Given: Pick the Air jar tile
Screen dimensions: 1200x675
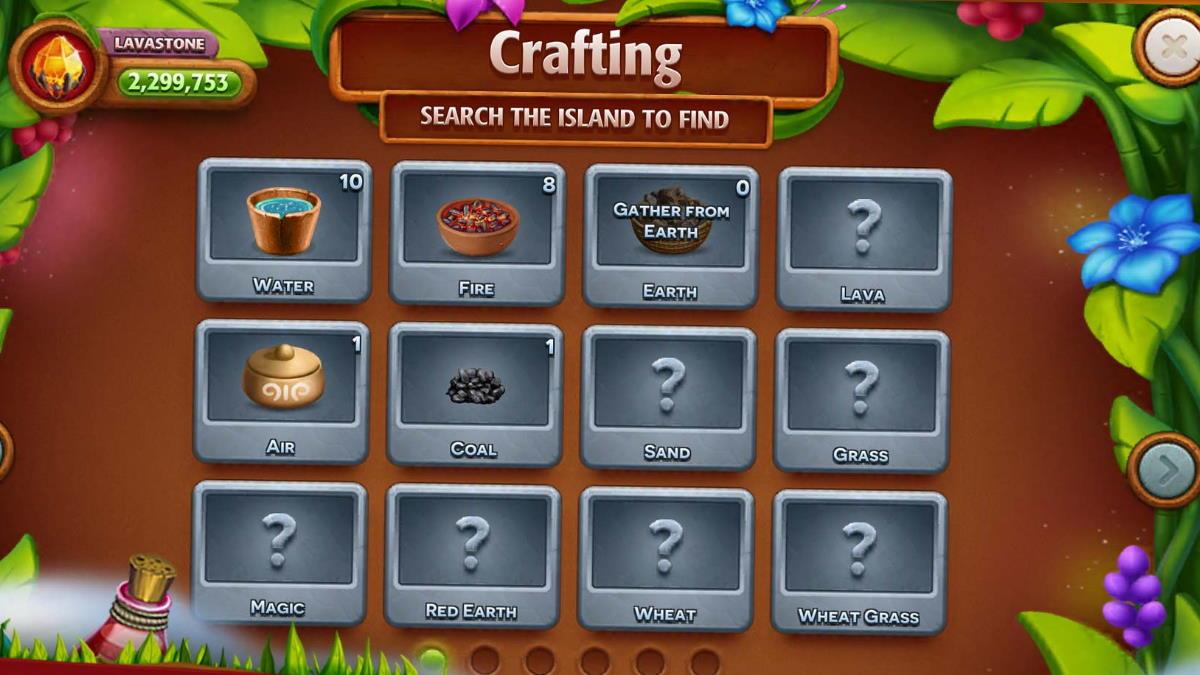Looking at the screenshot, I should pyautogui.click(x=281, y=390).
